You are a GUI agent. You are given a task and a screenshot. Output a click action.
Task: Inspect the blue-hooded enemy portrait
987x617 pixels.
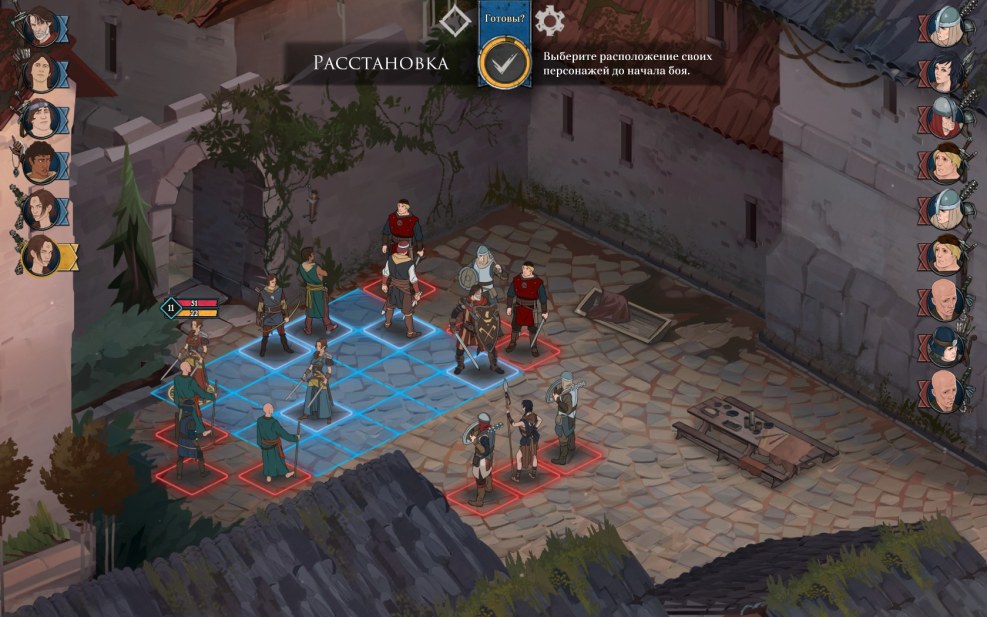click(x=945, y=346)
